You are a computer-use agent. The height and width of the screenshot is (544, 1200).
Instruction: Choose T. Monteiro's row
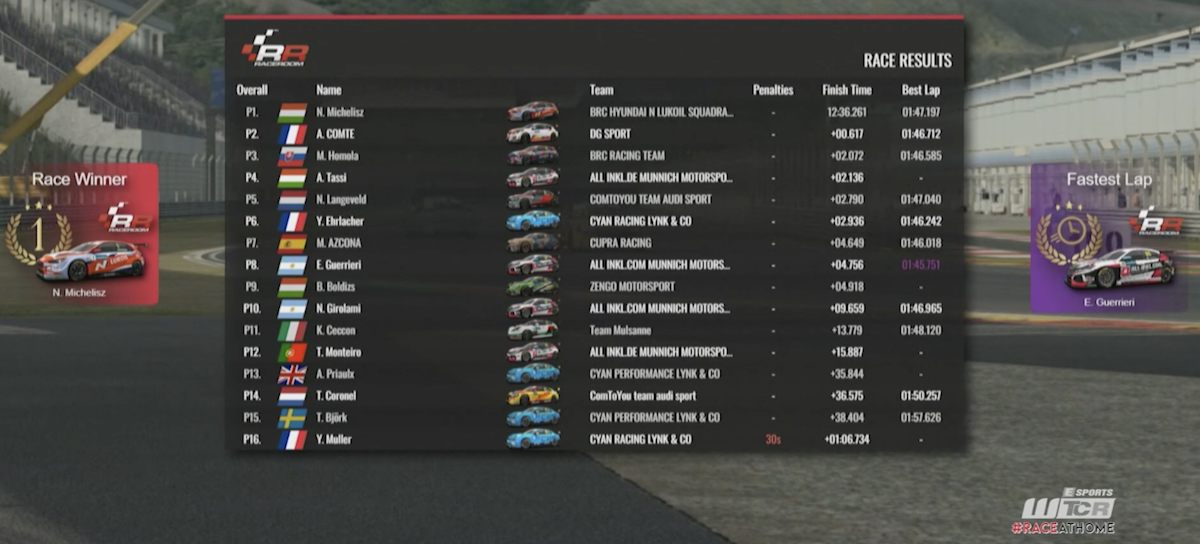595,352
